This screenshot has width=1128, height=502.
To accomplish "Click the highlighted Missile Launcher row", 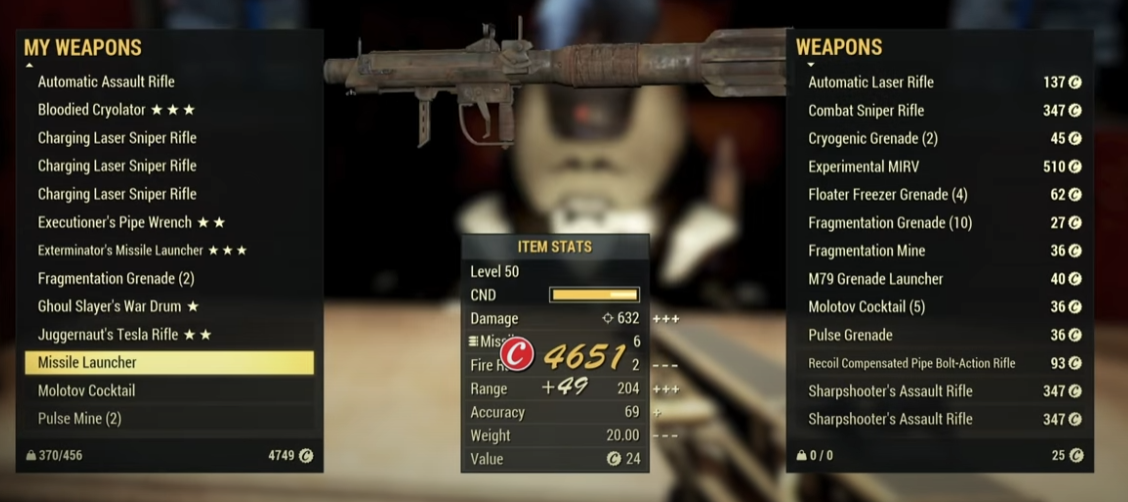I will [x=169, y=362].
